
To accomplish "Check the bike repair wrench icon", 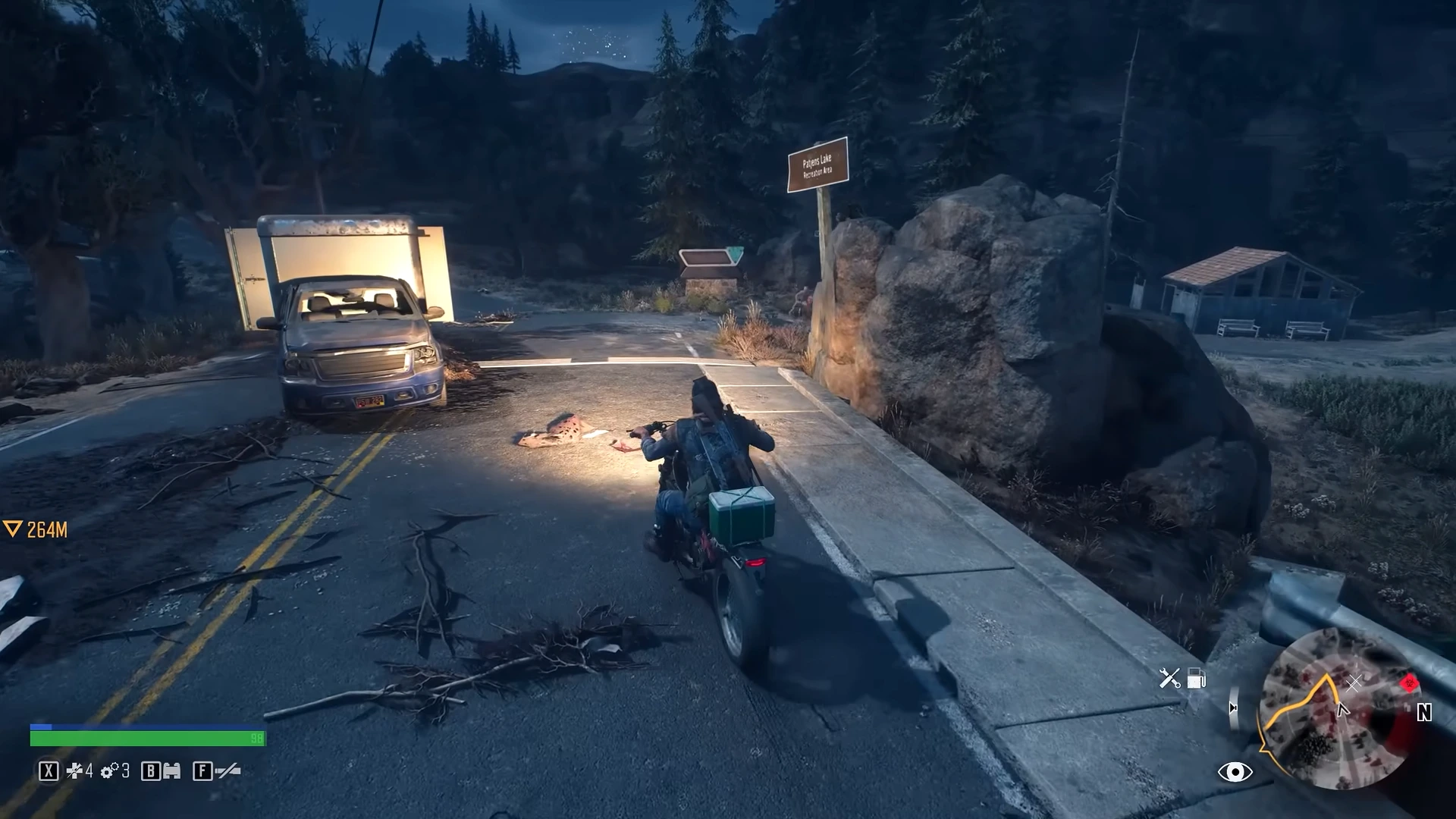I will 1169,678.
